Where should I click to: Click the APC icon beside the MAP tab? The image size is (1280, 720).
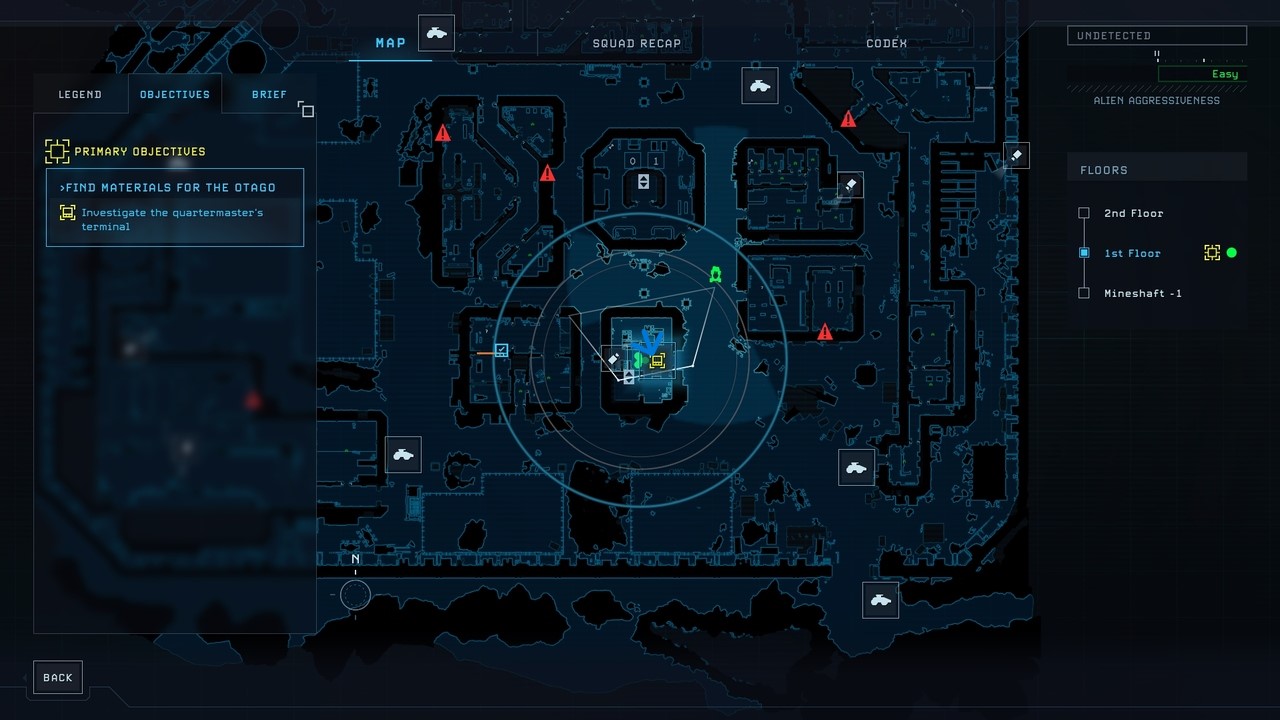[436, 32]
